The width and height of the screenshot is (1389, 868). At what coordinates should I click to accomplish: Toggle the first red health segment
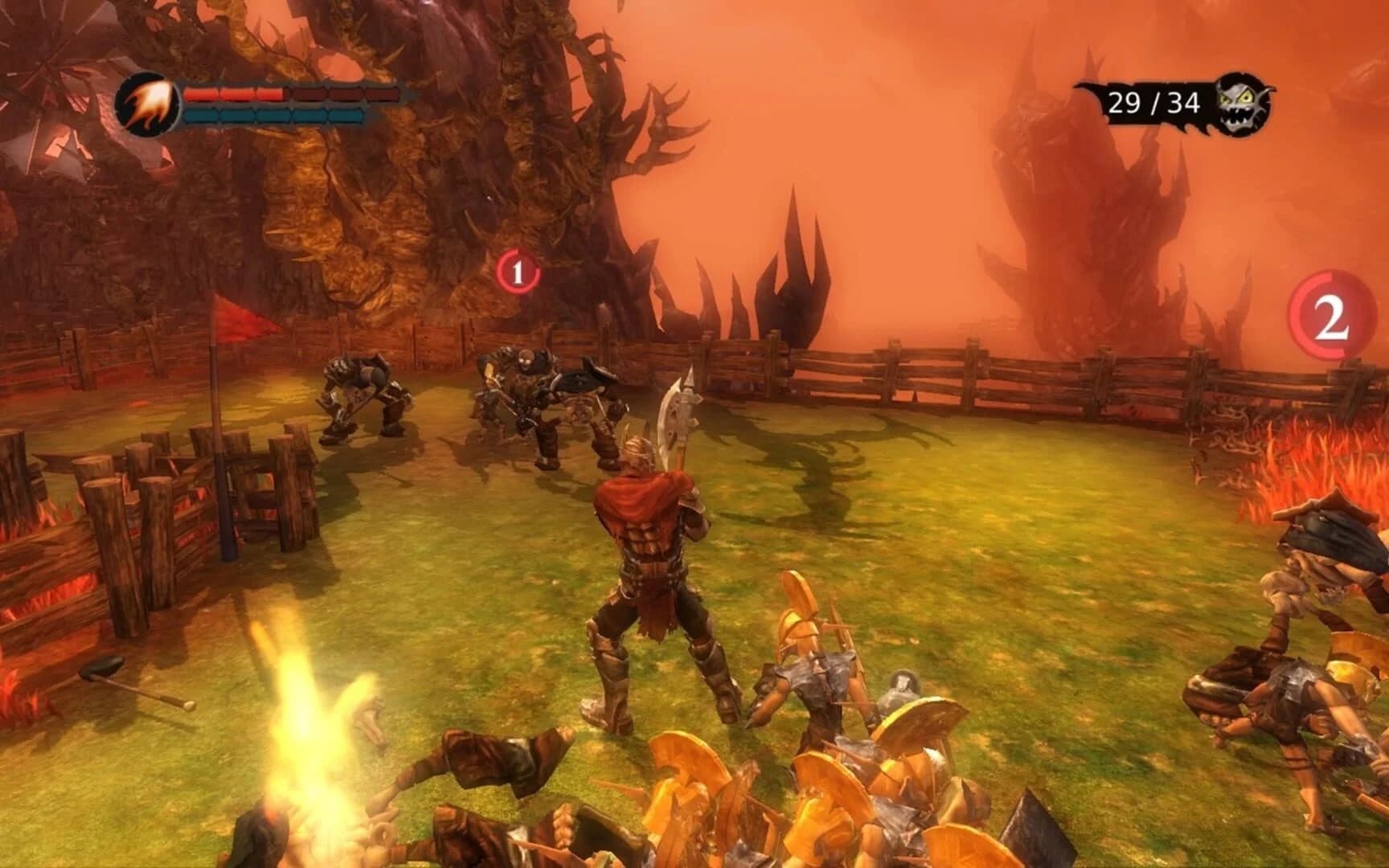click(x=201, y=94)
